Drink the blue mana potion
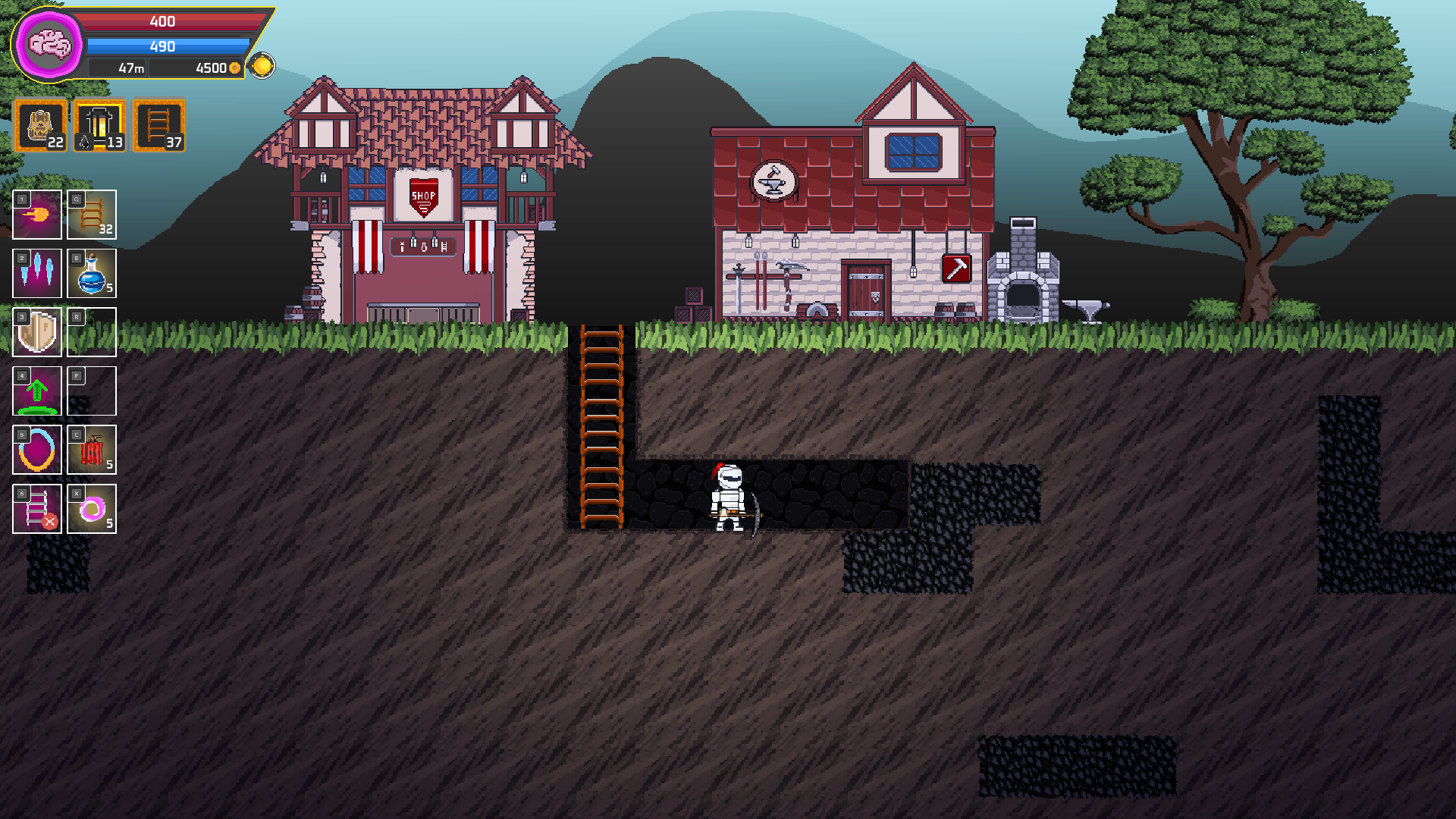Image resolution: width=1456 pixels, height=819 pixels. [92, 273]
